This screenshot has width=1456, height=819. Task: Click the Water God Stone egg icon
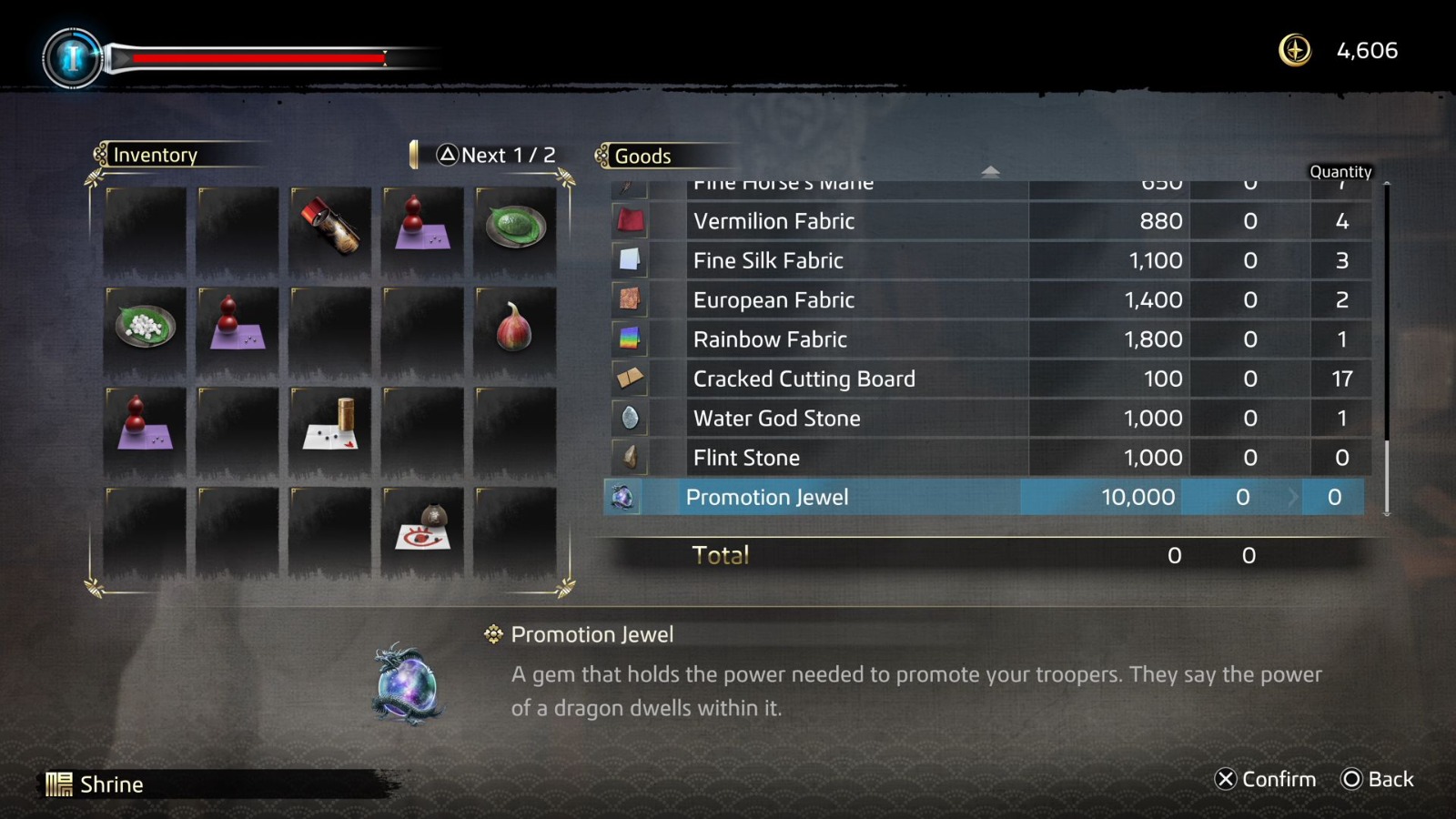(629, 418)
